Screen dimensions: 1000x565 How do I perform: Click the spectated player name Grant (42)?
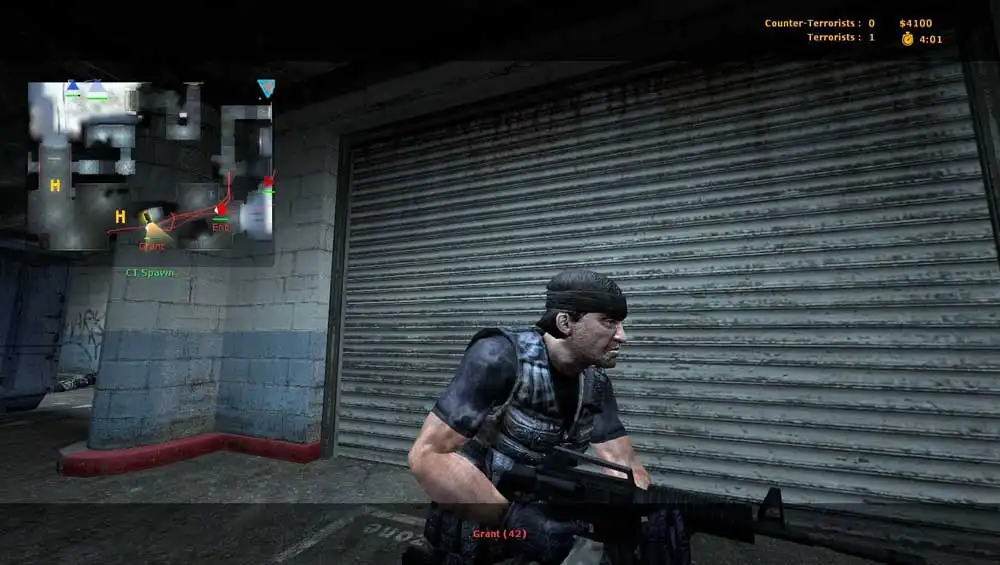coord(500,534)
